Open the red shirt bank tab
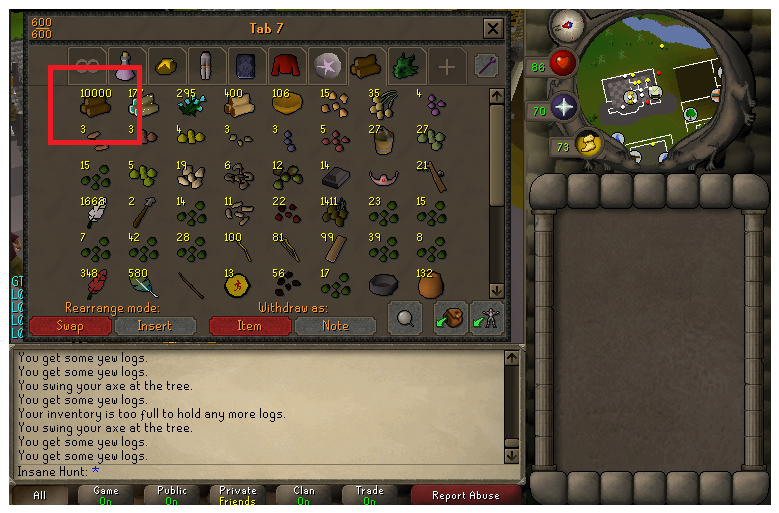 click(x=287, y=66)
